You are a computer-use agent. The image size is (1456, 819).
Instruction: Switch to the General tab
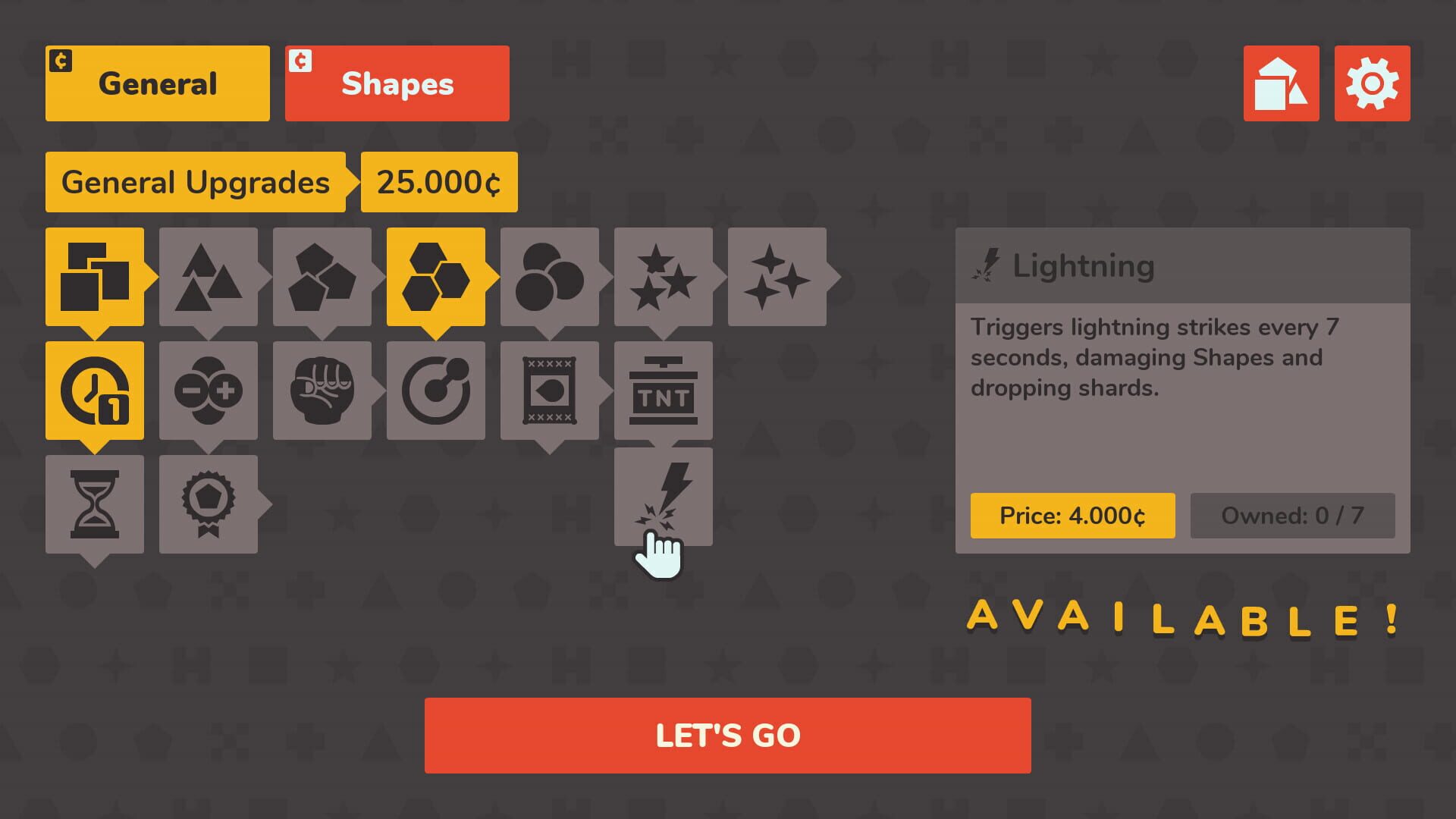[x=157, y=83]
